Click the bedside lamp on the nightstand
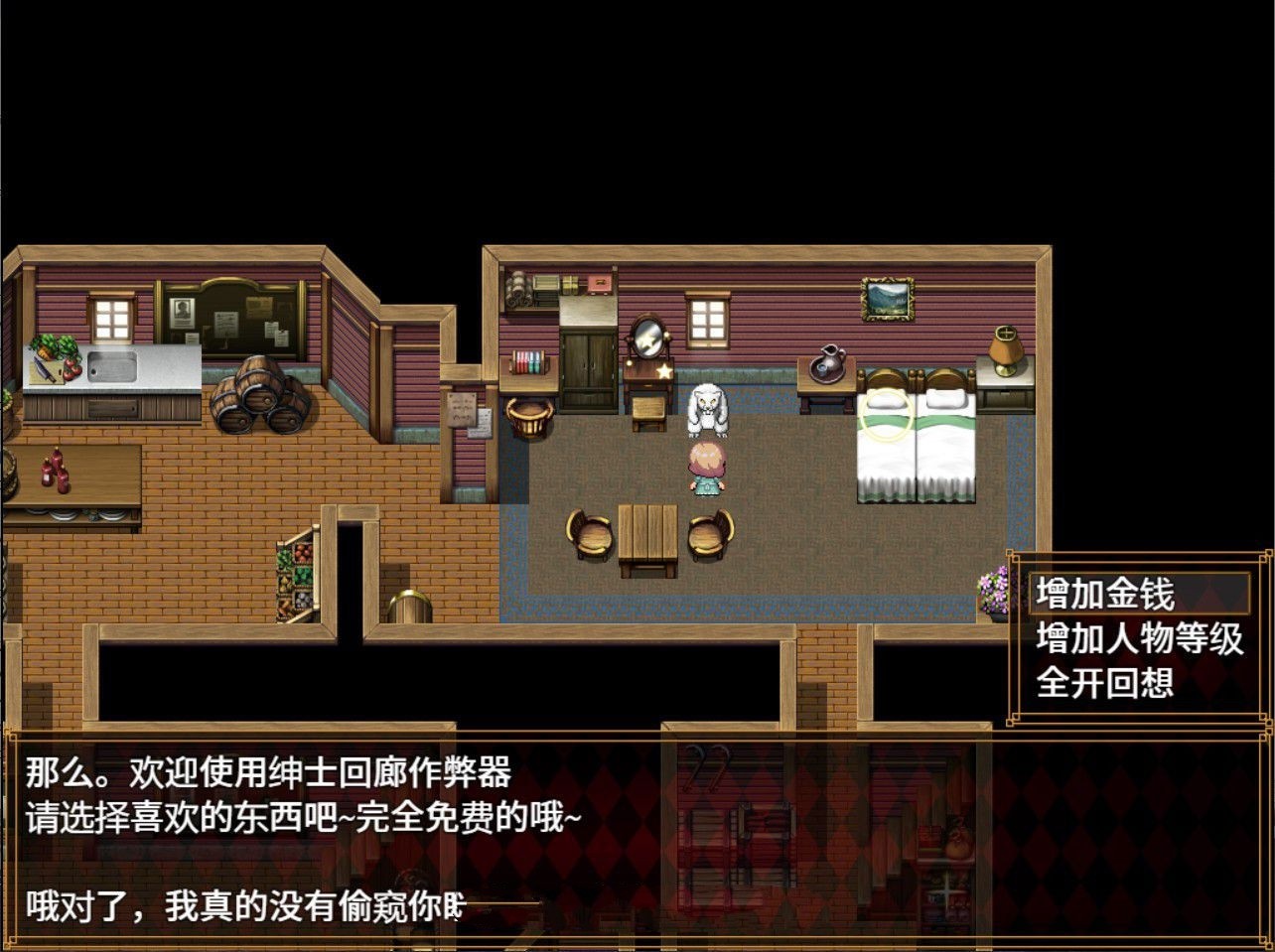This screenshot has width=1275, height=952. point(1004,352)
